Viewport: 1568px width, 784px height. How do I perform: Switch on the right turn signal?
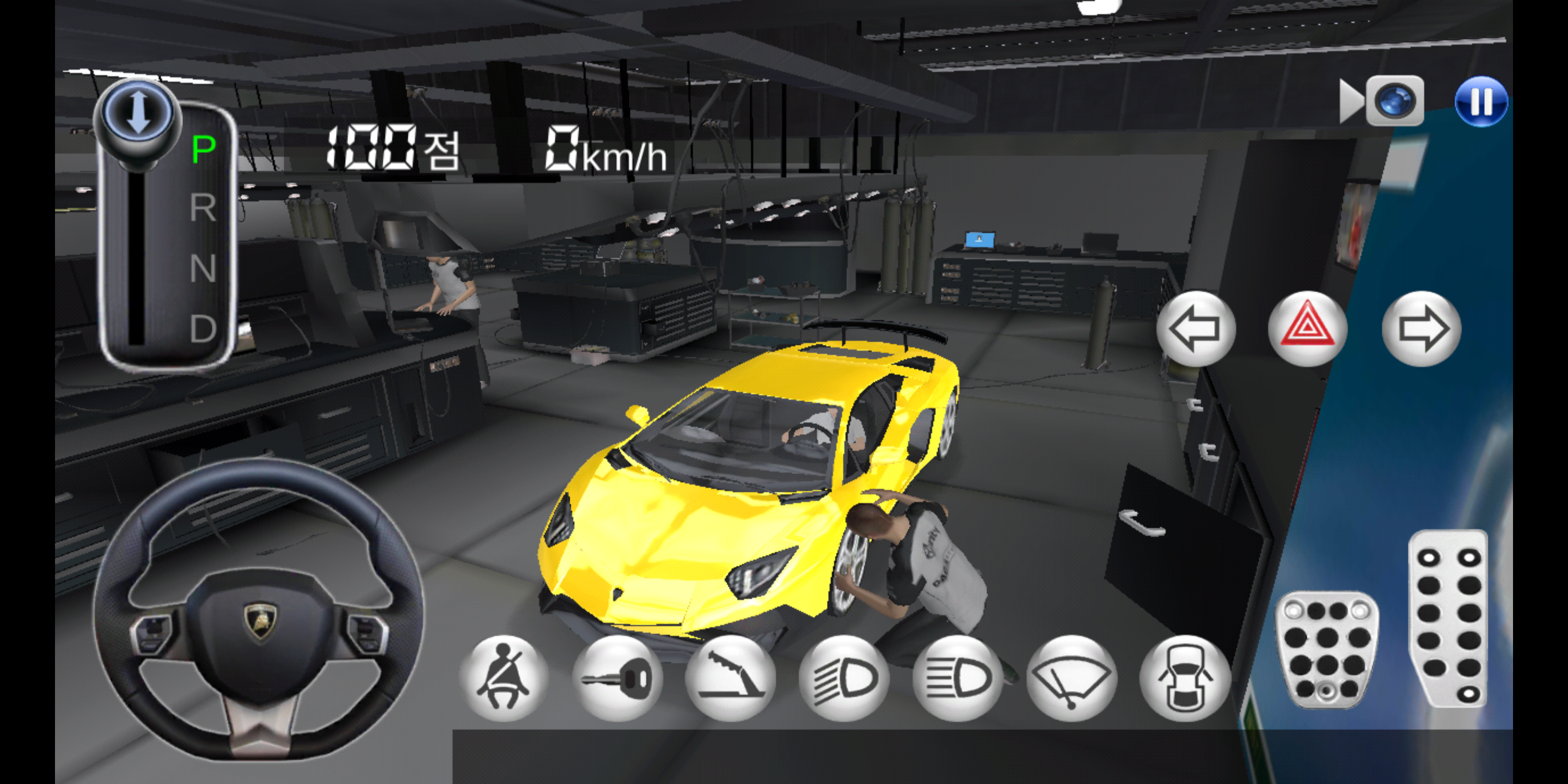(1422, 329)
